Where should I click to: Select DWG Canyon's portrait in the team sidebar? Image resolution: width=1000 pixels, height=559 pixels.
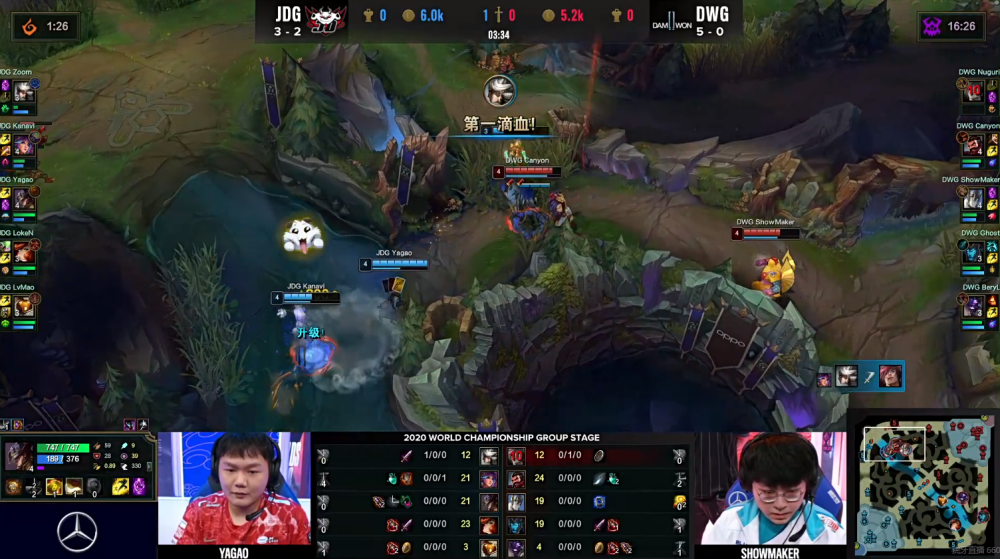pos(974,146)
